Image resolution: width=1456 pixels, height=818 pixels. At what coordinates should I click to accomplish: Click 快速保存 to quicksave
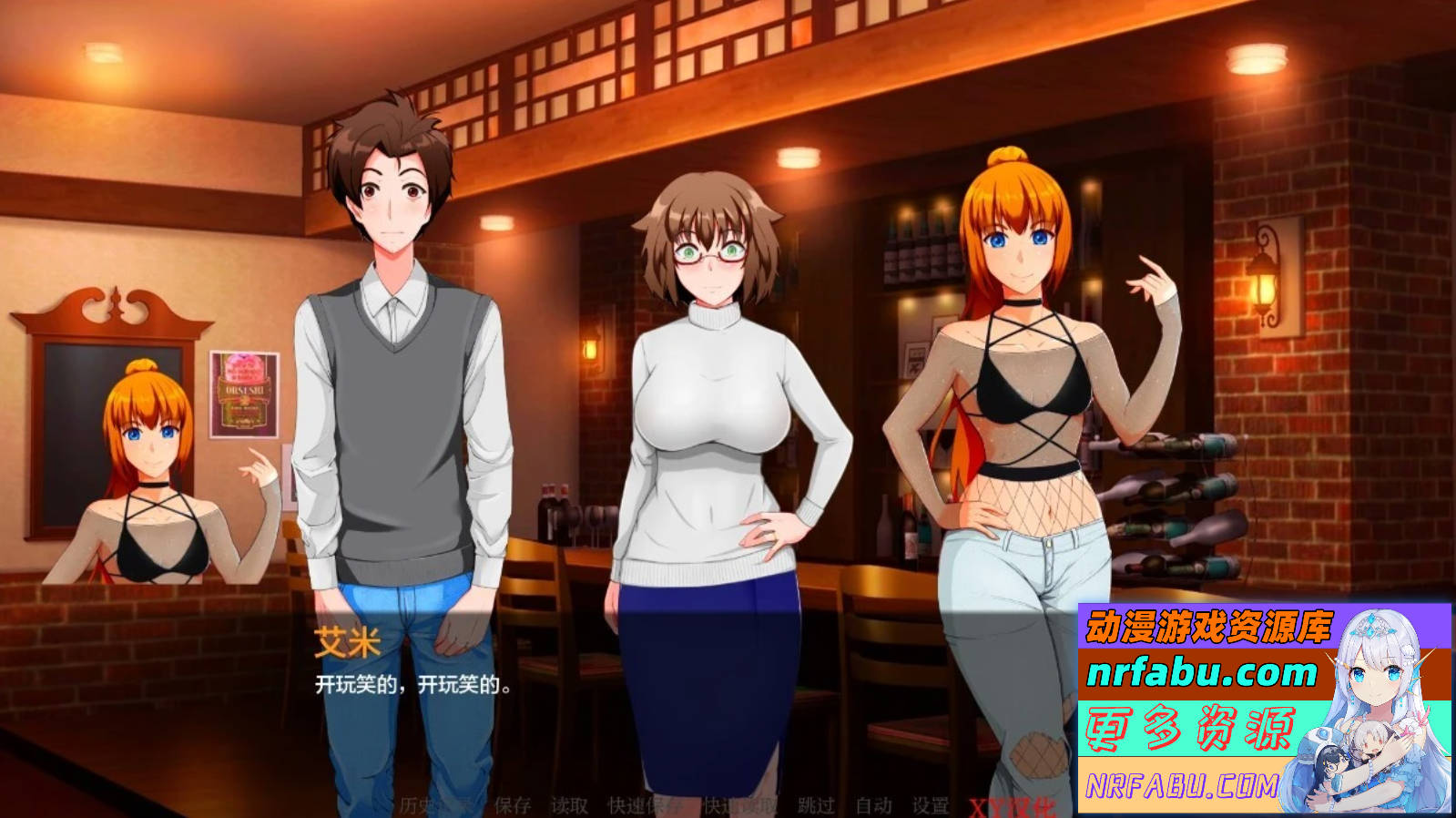pyautogui.click(x=645, y=803)
